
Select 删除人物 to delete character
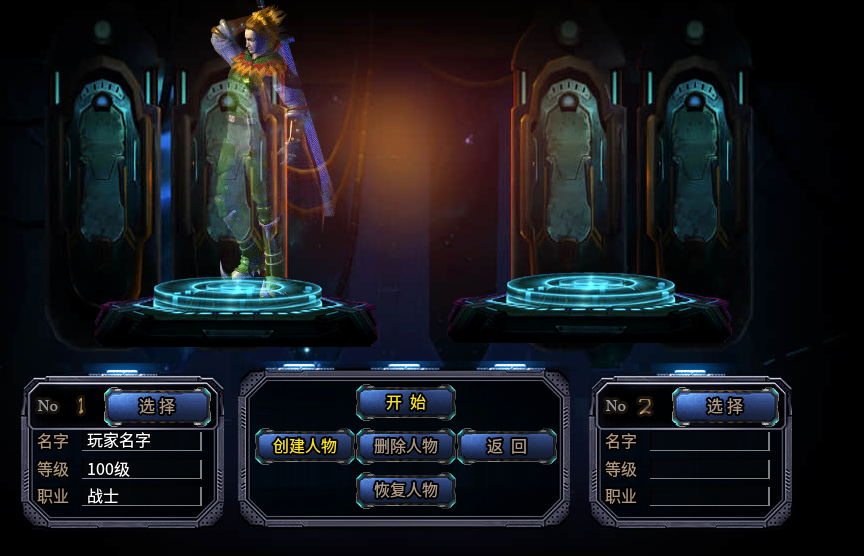pos(405,446)
